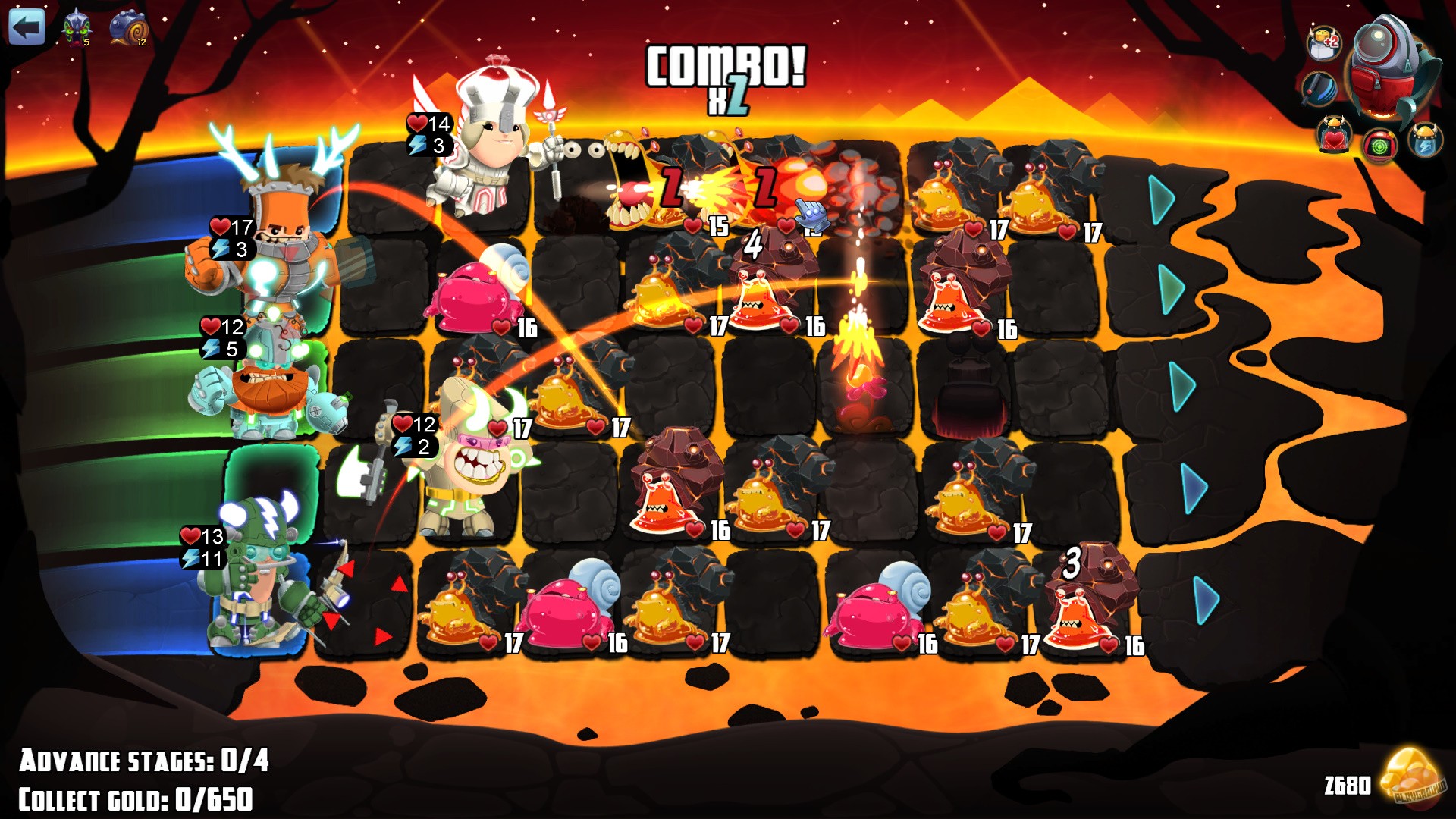
Task: Use the green targeting device ability
Action: pos(1382,146)
